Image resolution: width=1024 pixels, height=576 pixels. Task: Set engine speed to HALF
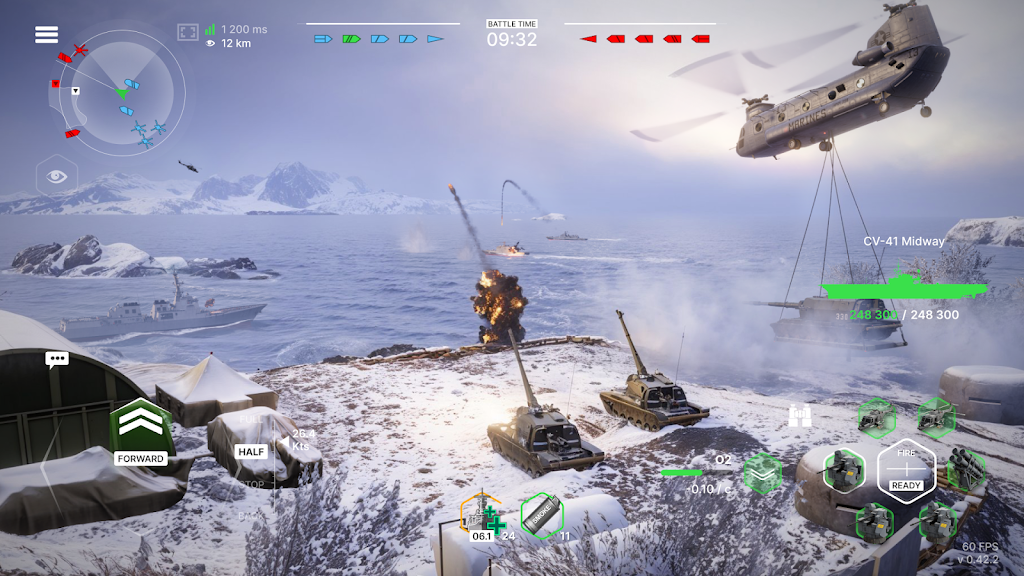pyautogui.click(x=250, y=451)
